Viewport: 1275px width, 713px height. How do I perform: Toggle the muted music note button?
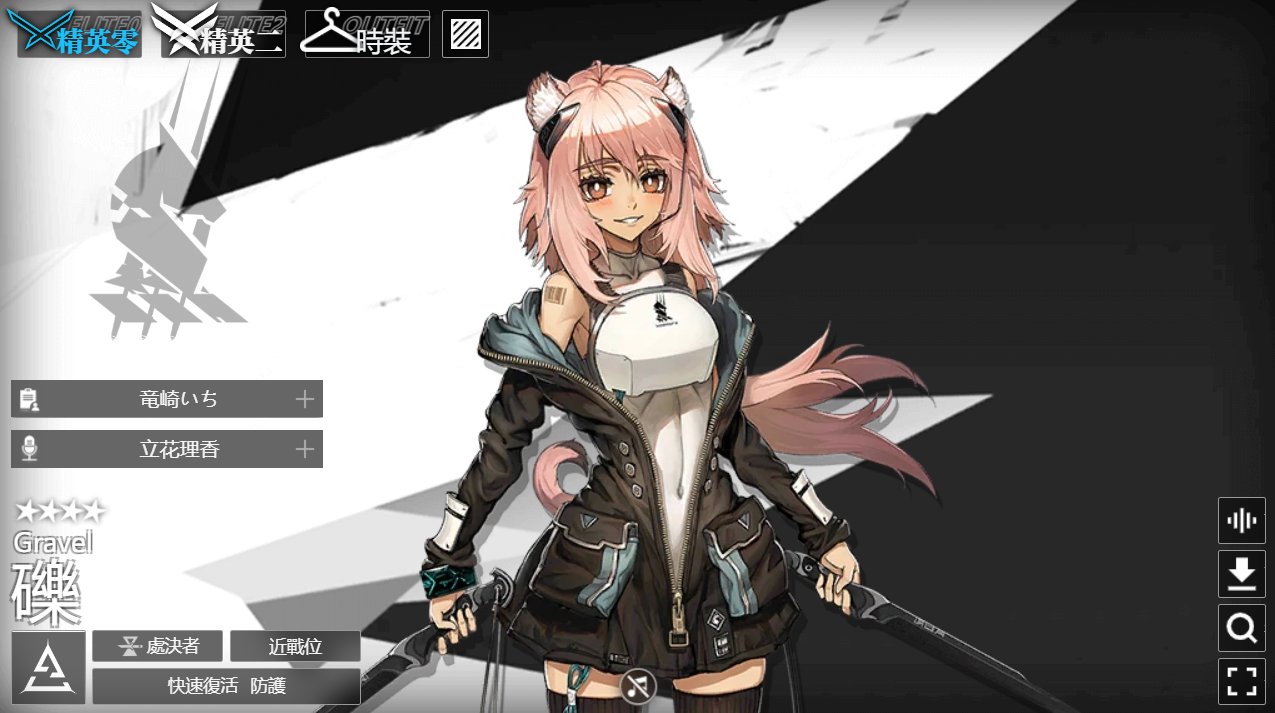point(637,686)
